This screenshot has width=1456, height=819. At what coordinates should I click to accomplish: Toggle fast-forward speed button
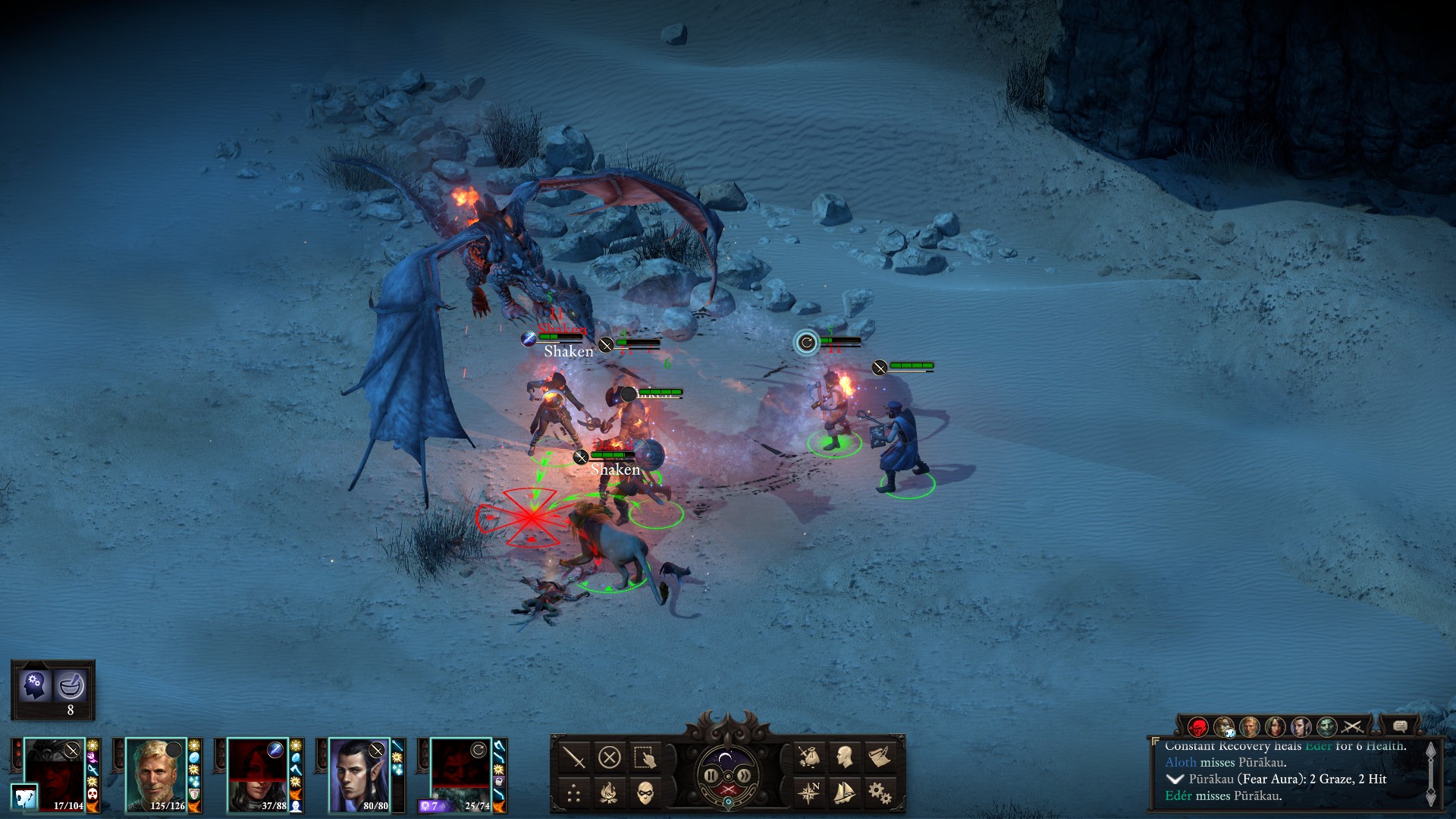tap(745, 776)
